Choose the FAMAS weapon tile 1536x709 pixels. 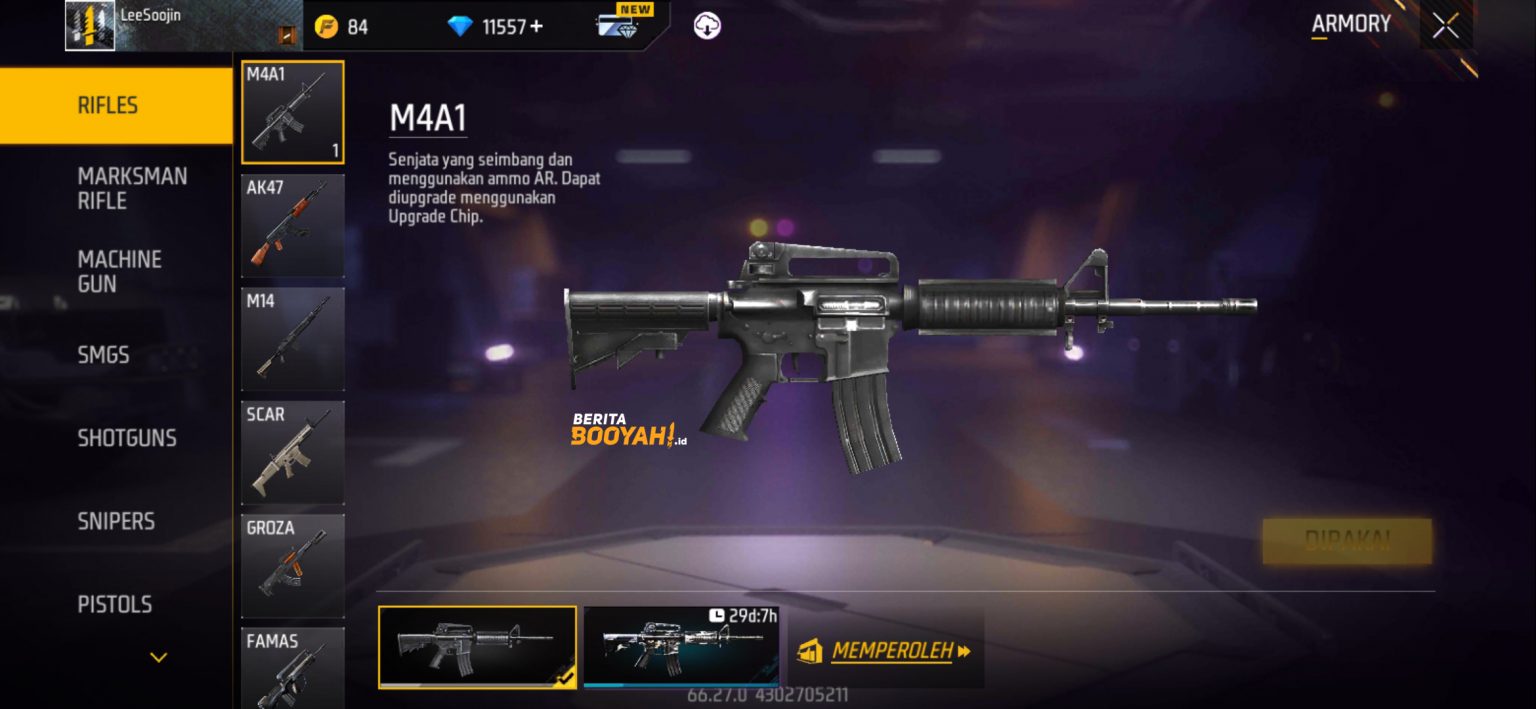click(x=293, y=667)
